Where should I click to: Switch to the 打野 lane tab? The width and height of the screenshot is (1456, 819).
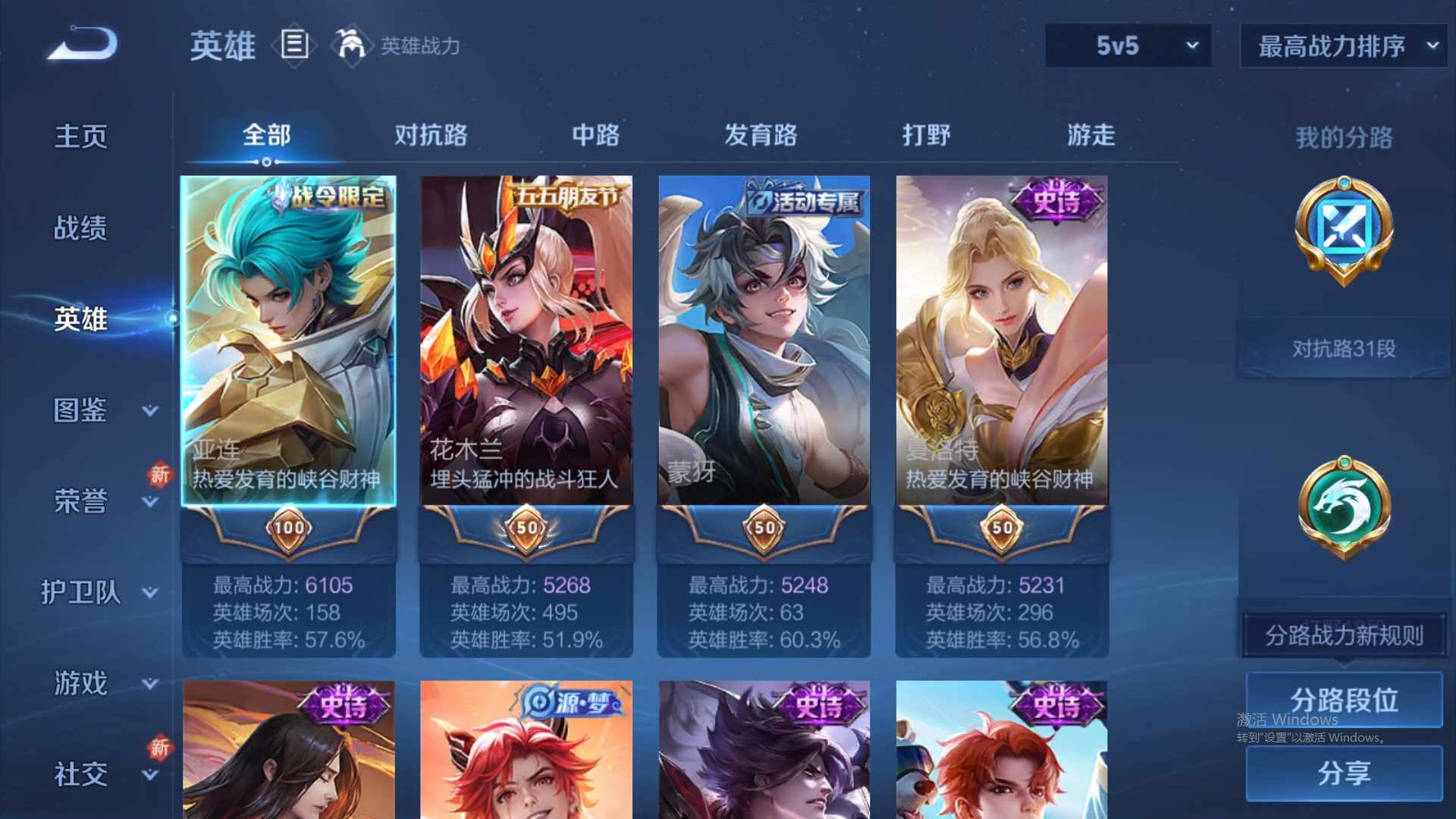pyautogui.click(x=927, y=135)
